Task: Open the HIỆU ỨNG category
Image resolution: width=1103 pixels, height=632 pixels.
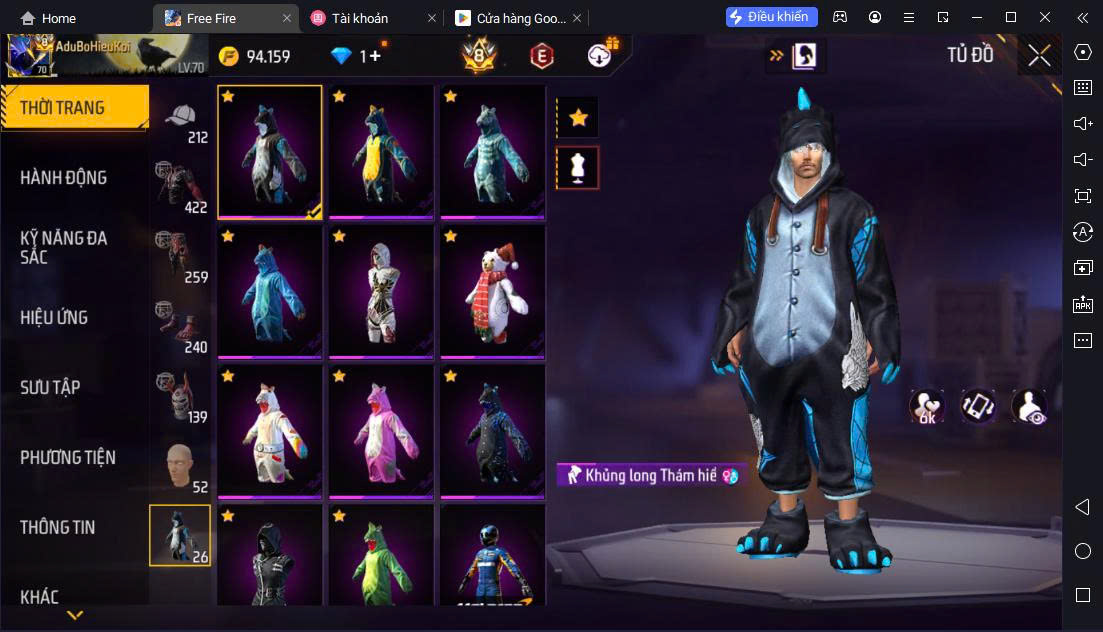Action: point(54,318)
